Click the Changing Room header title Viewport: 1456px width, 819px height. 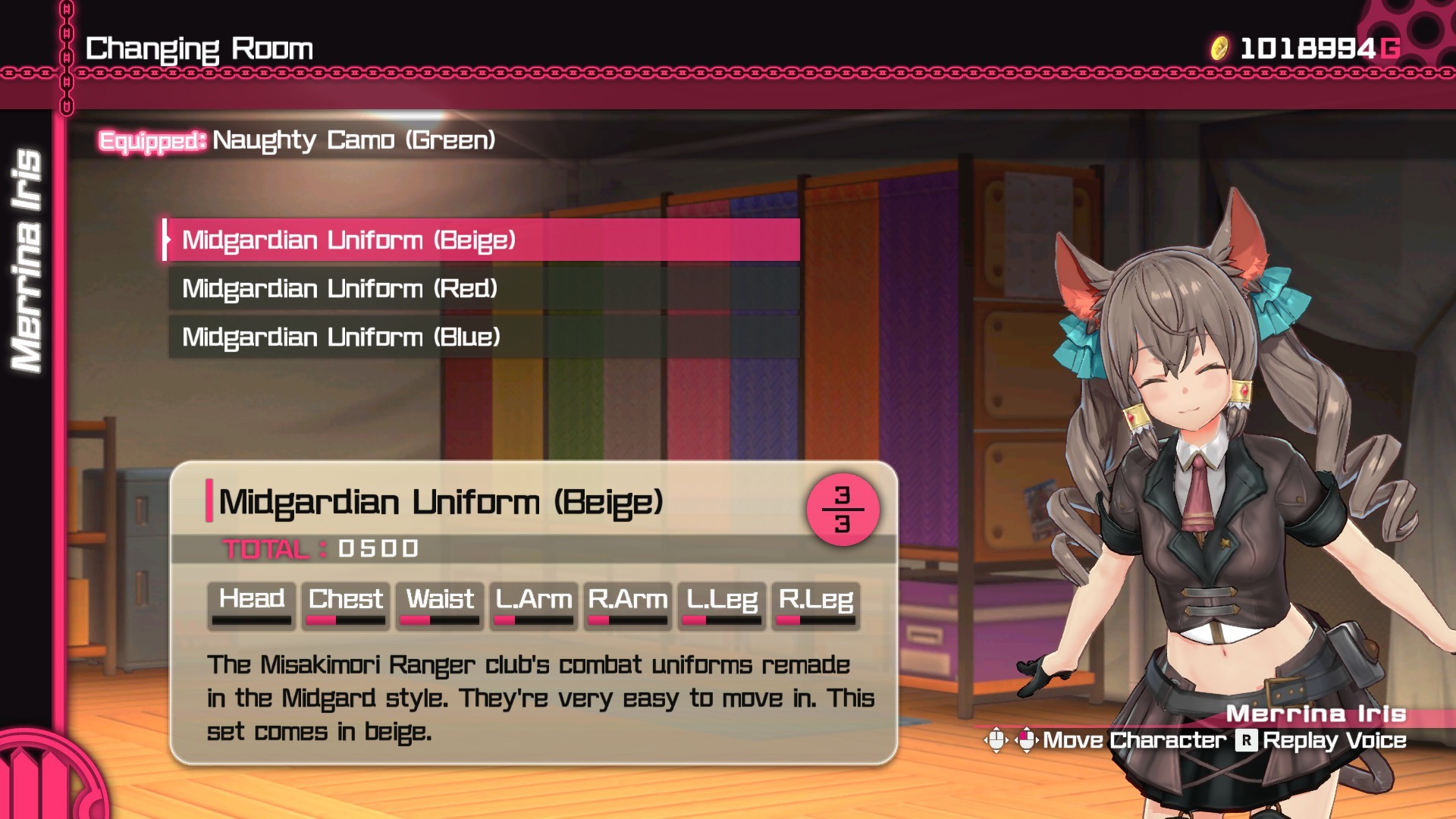tap(199, 48)
